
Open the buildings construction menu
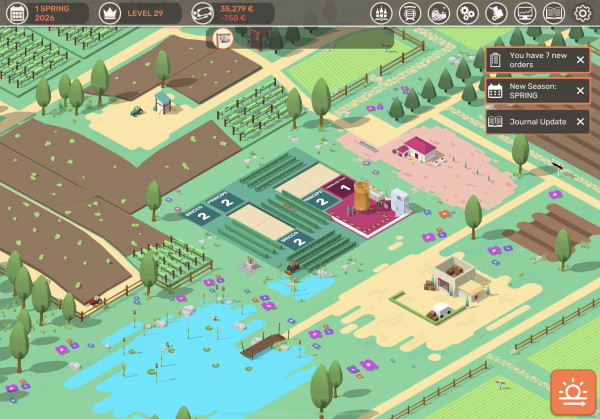438,13
